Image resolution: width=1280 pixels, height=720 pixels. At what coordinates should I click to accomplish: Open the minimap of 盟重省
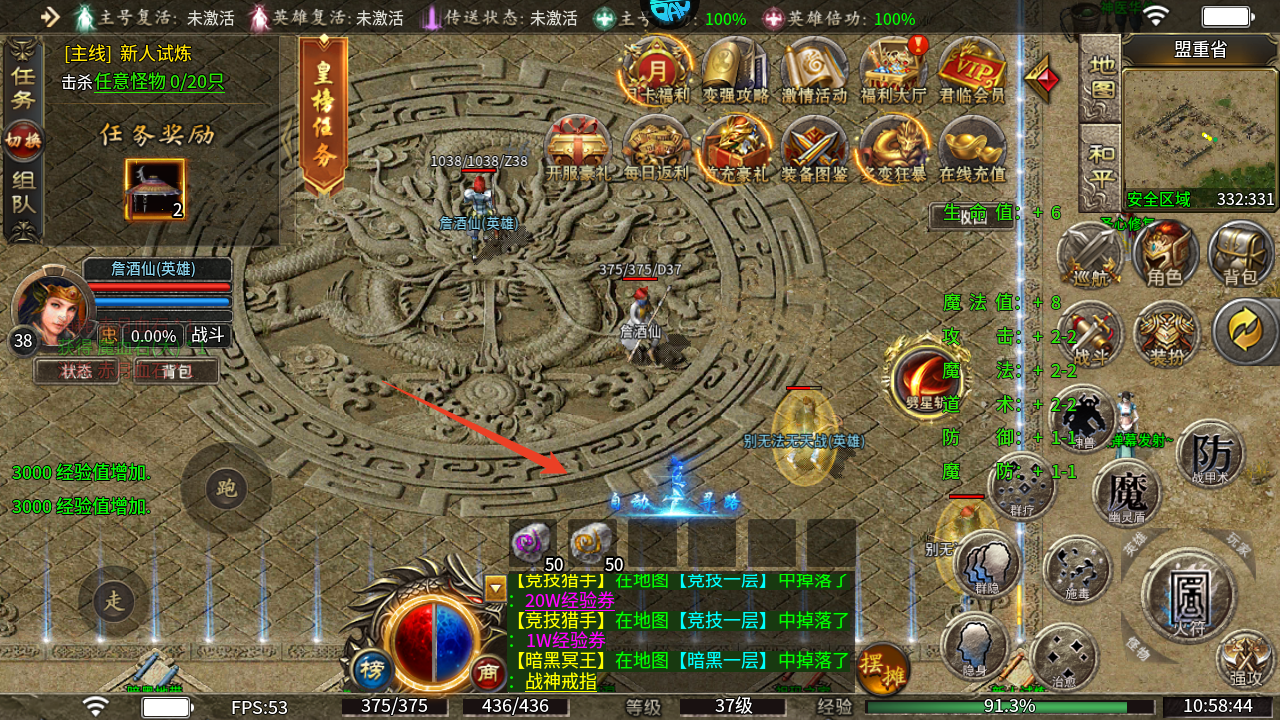(1199, 130)
